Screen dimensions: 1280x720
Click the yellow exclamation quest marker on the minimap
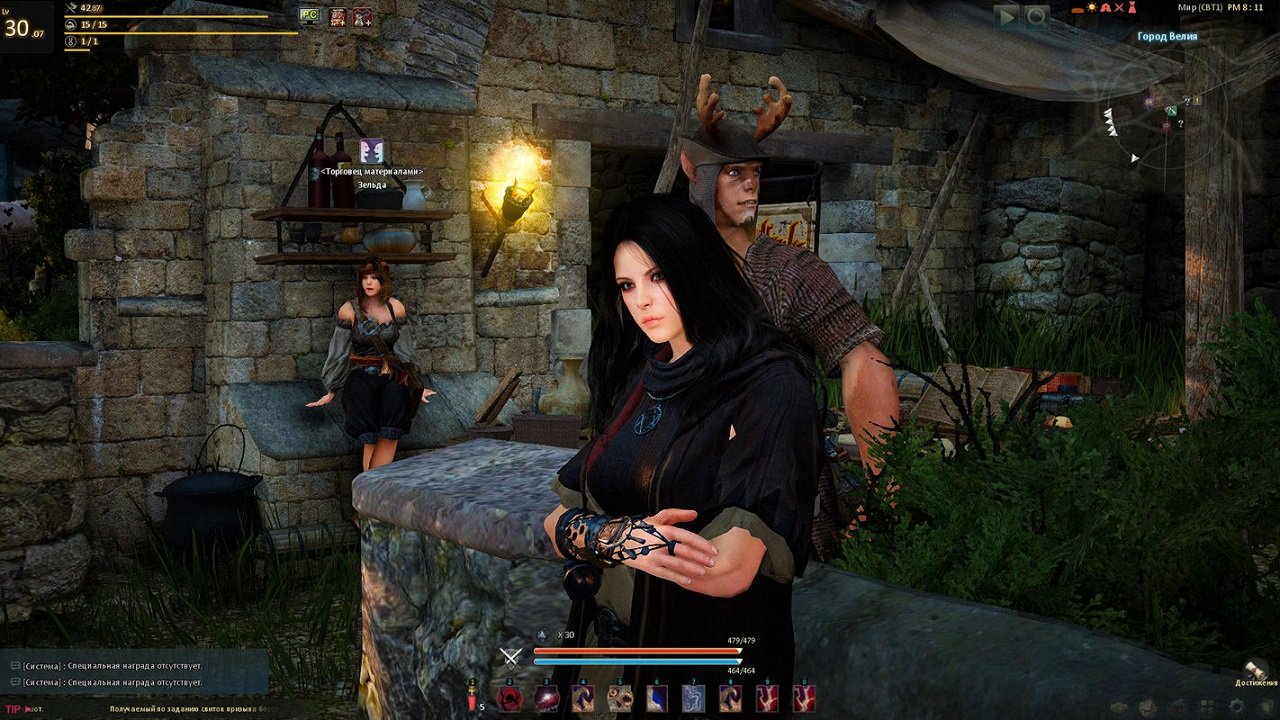click(x=1197, y=100)
